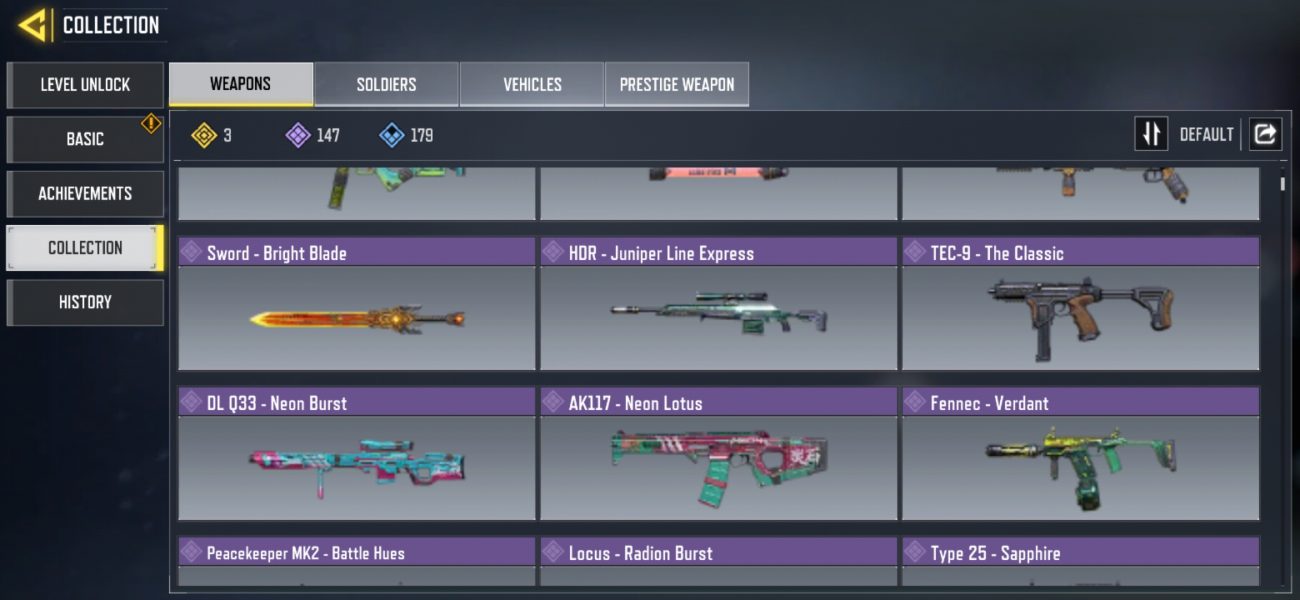Open the History section
1300x600 pixels.
[85, 302]
